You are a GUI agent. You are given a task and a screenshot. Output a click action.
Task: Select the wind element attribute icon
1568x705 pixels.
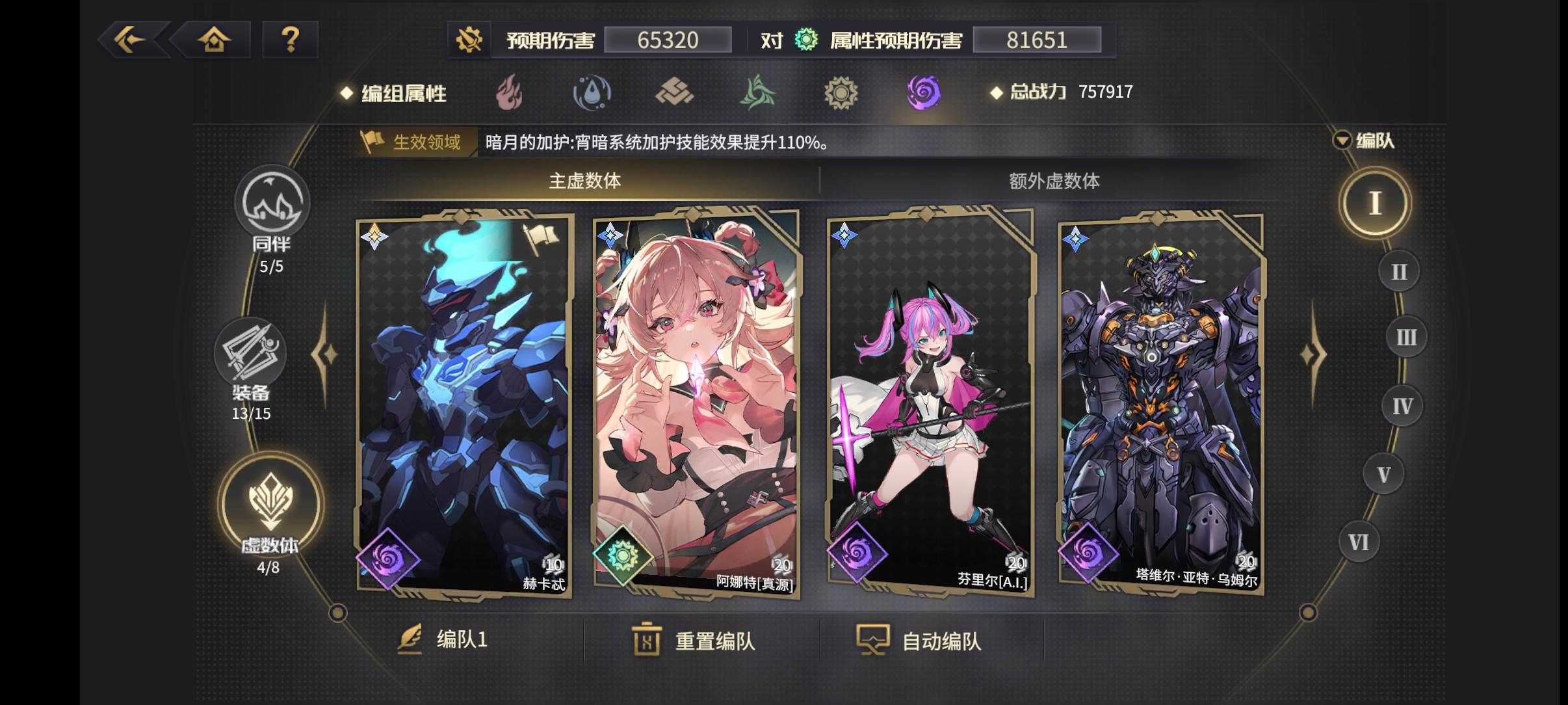(x=759, y=93)
